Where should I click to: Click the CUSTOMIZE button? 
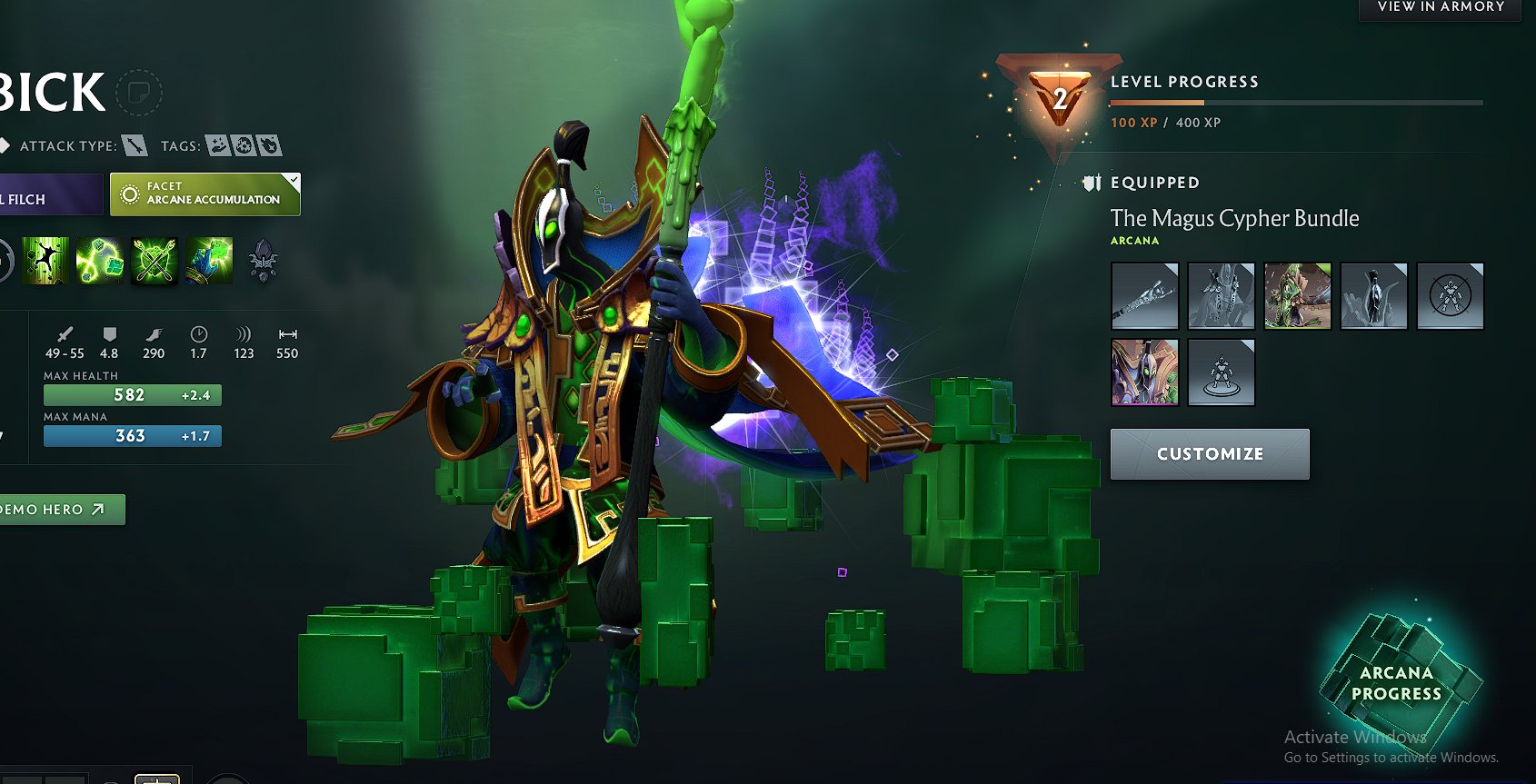pyautogui.click(x=1210, y=453)
